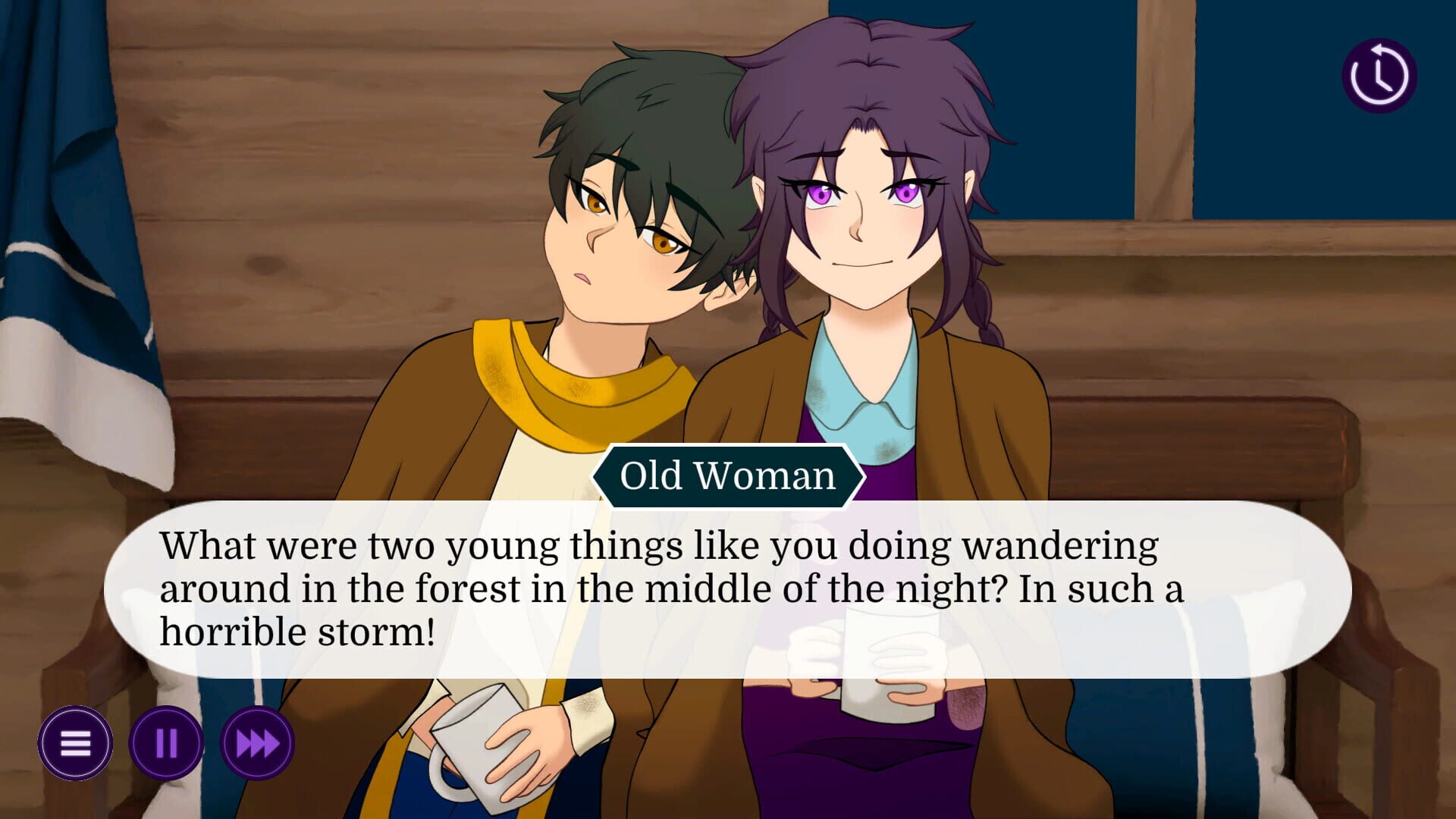This screenshot has width=1456, height=819.
Task: Toggle dialogue visibility with the pause control
Action: pos(168,744)
